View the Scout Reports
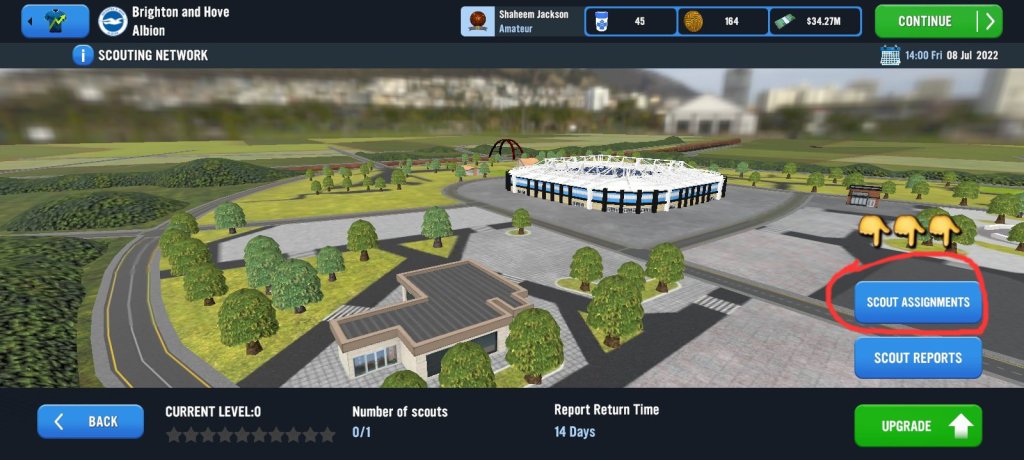Viewport: 1024px width, 460px height. [x=917, y=358]
